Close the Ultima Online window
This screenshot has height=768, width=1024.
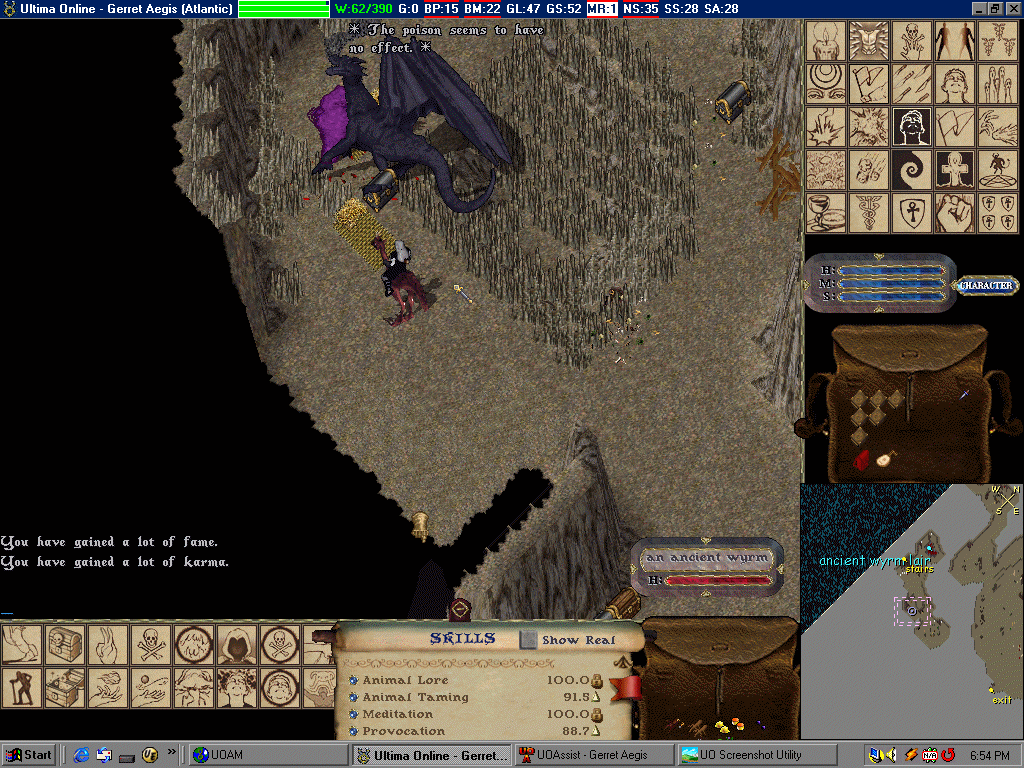coord(1013,8)
